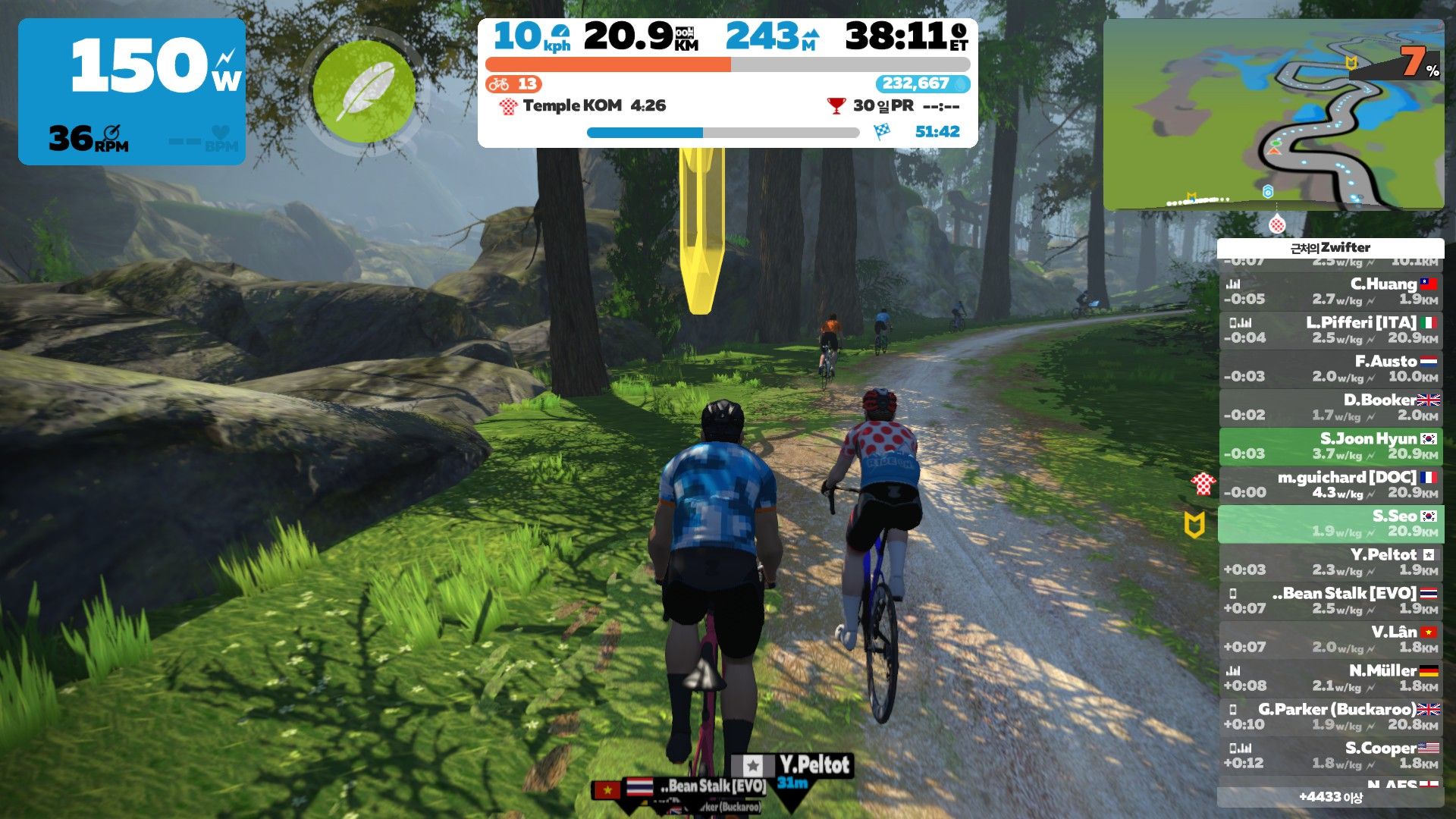Select N.Müller from nearby Zwifters

tap(1331, 679)
